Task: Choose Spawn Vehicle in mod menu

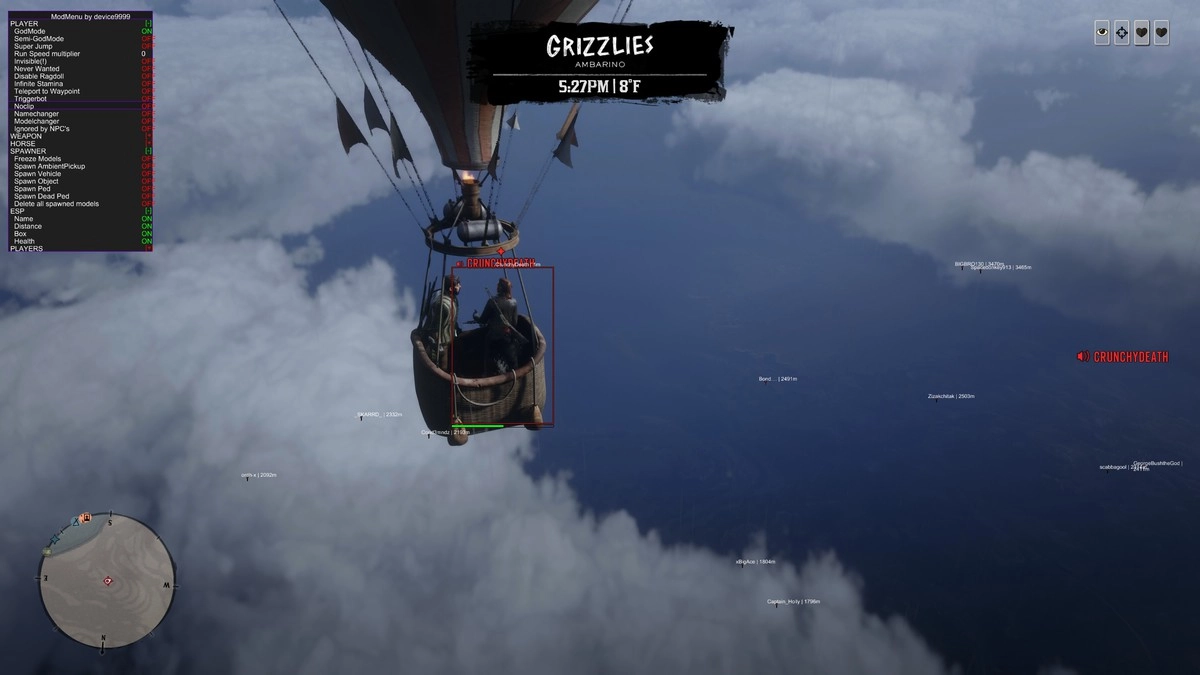Action: coord(37,174)
